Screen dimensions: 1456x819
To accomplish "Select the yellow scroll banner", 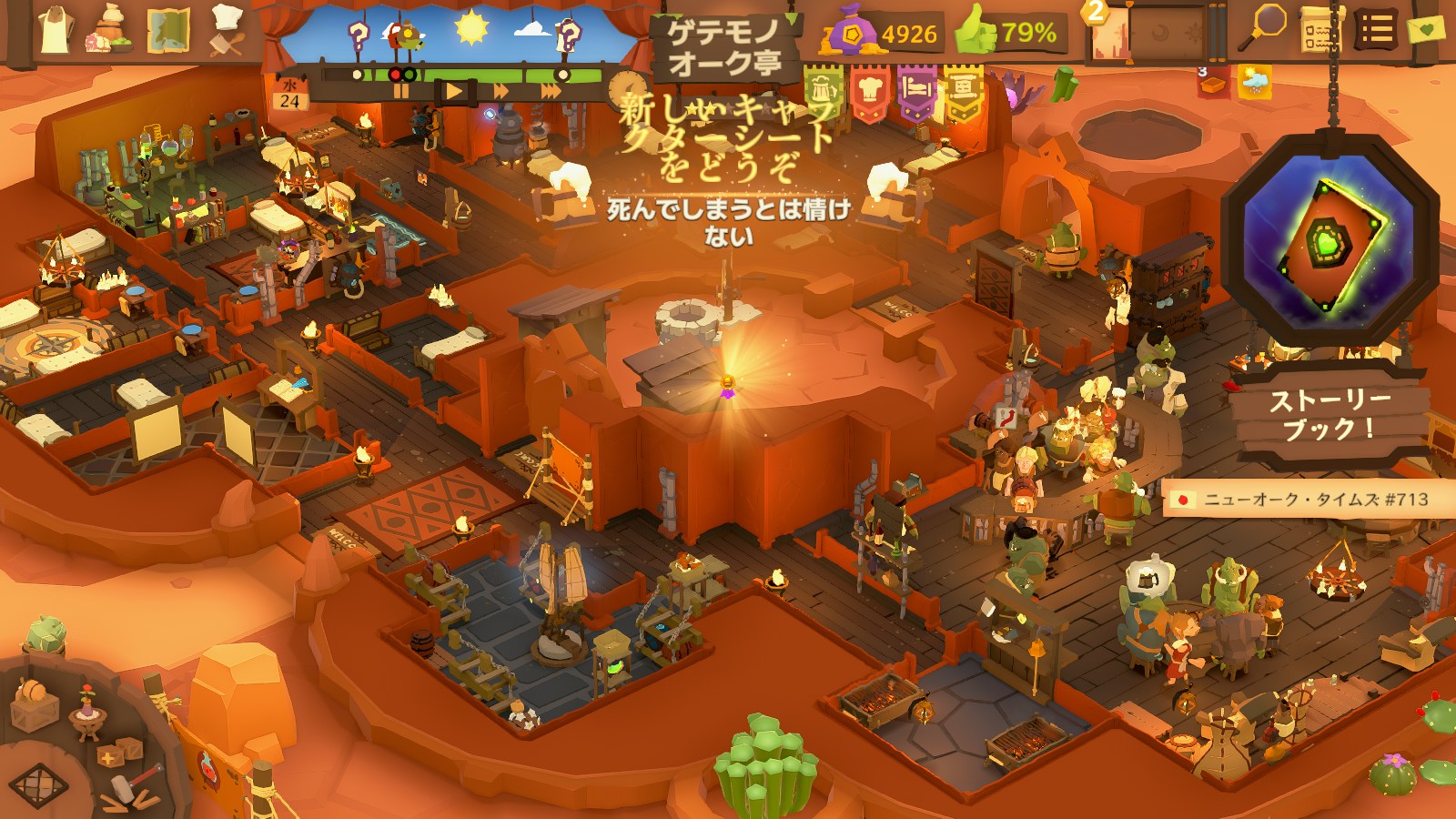I will [963, 92].
